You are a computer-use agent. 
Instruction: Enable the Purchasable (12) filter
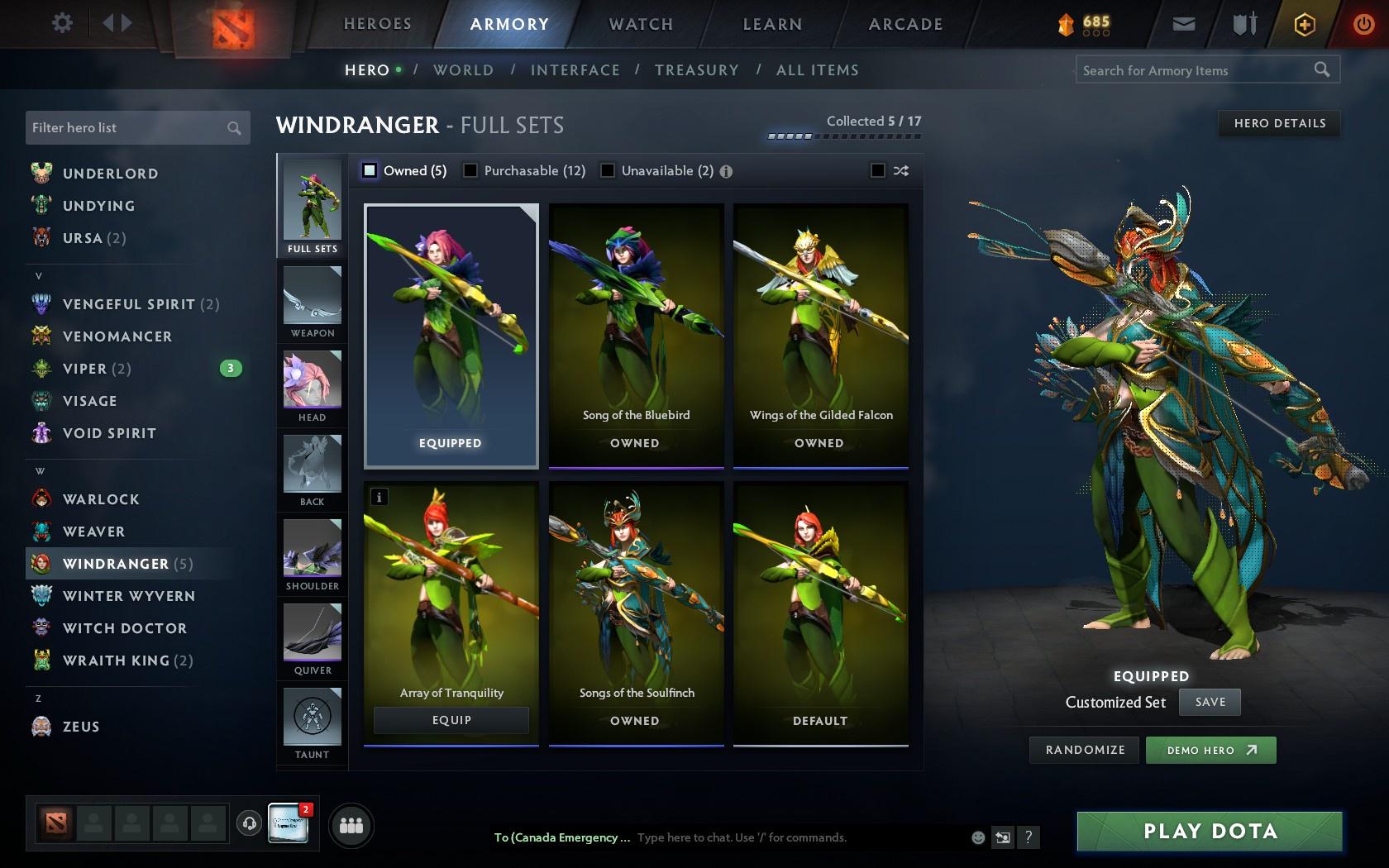[471, 170]
